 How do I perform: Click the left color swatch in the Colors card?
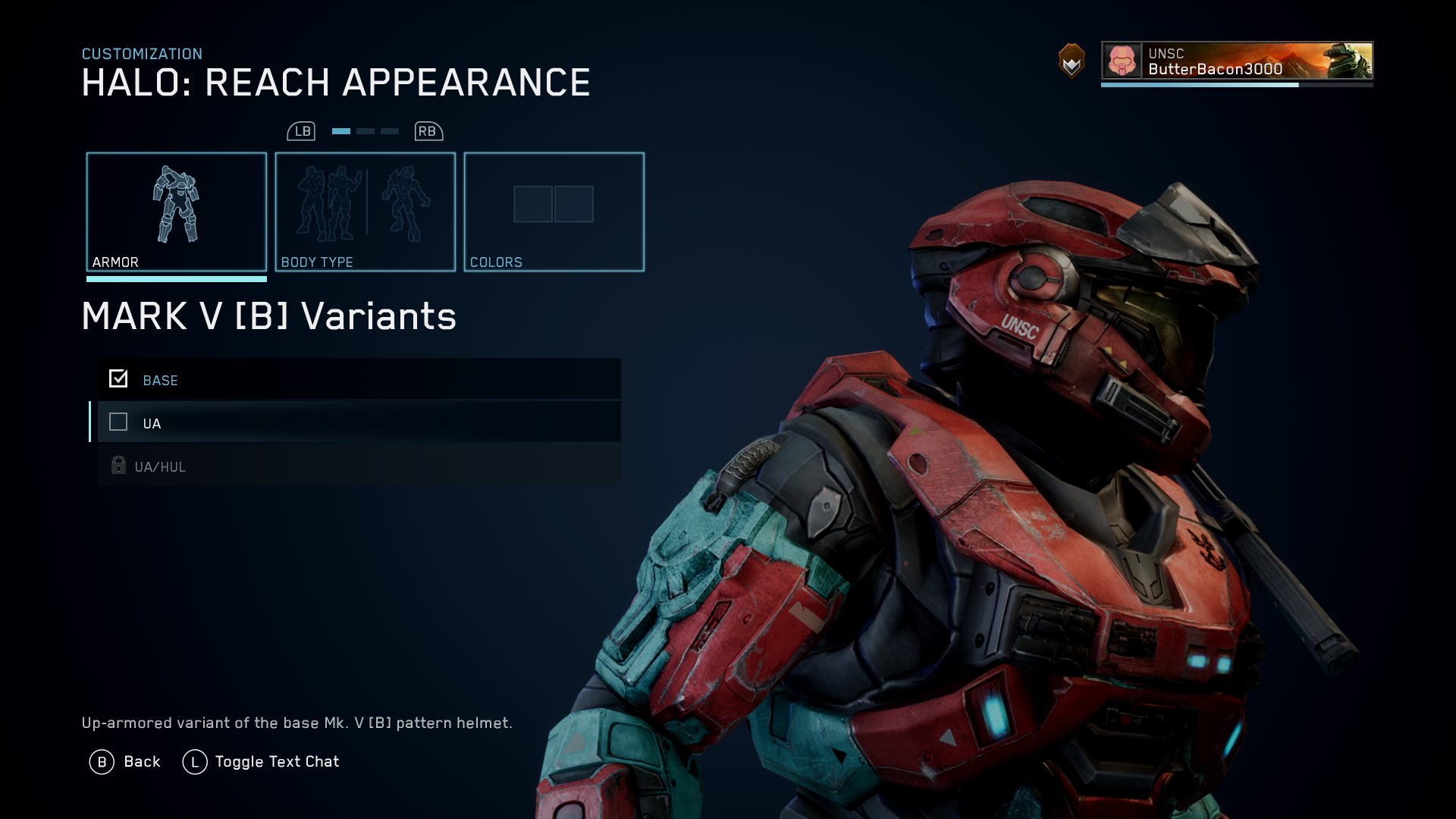coord(533,204)
